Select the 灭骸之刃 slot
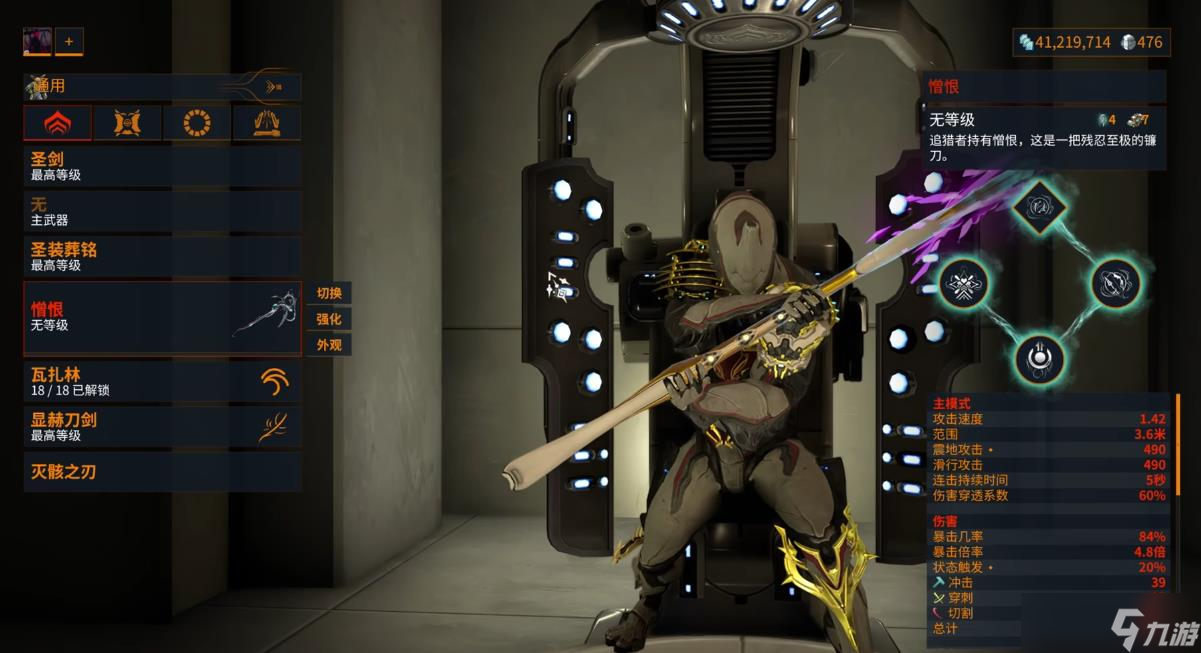This screenshot has width=1201, height=653. pyautogui.click(x=162, y=471)
